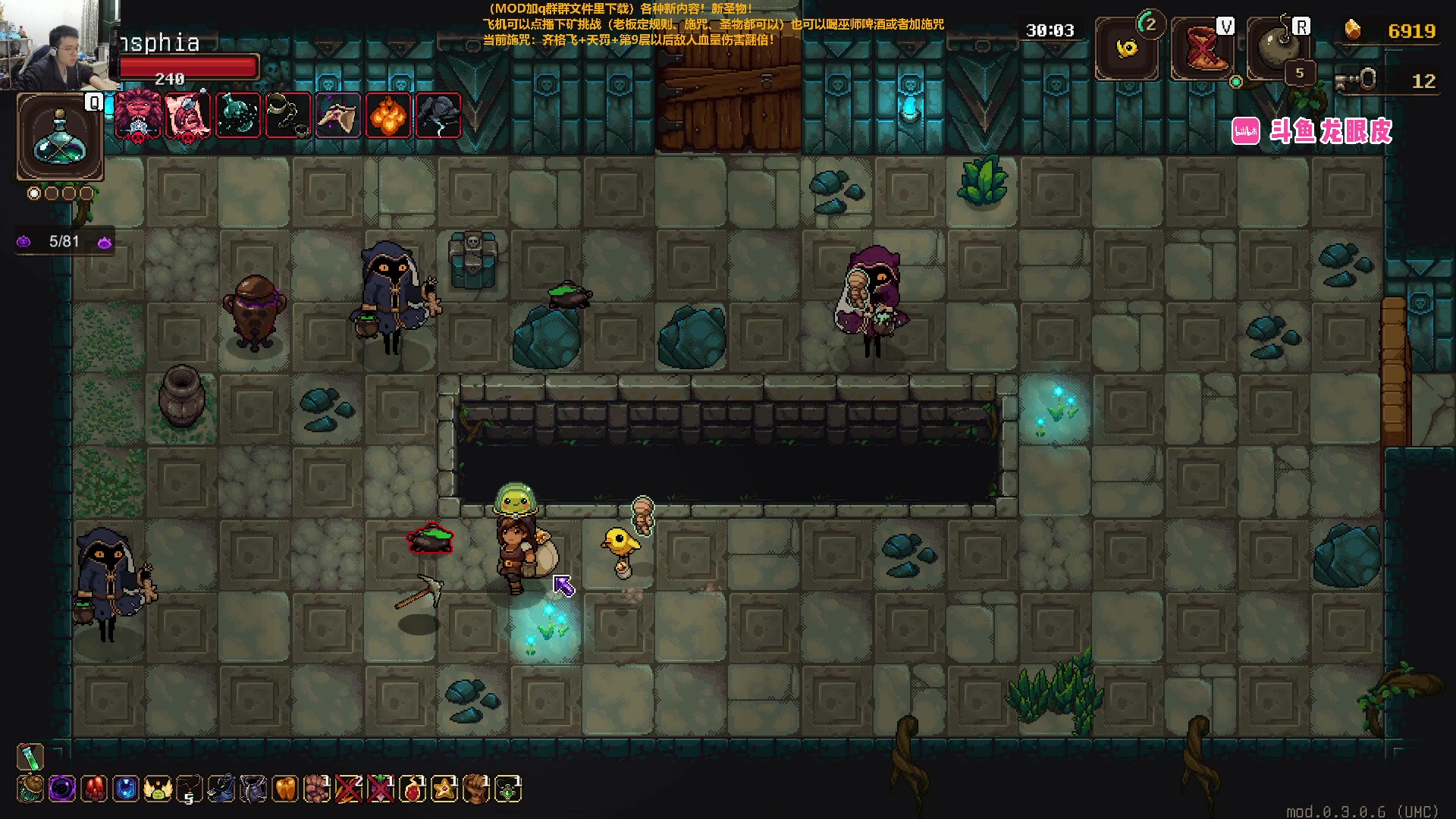The width and height of the screenshot is (1456, 819).
Task: View the flaming fireball curse icon
Action: pos(388,116)
